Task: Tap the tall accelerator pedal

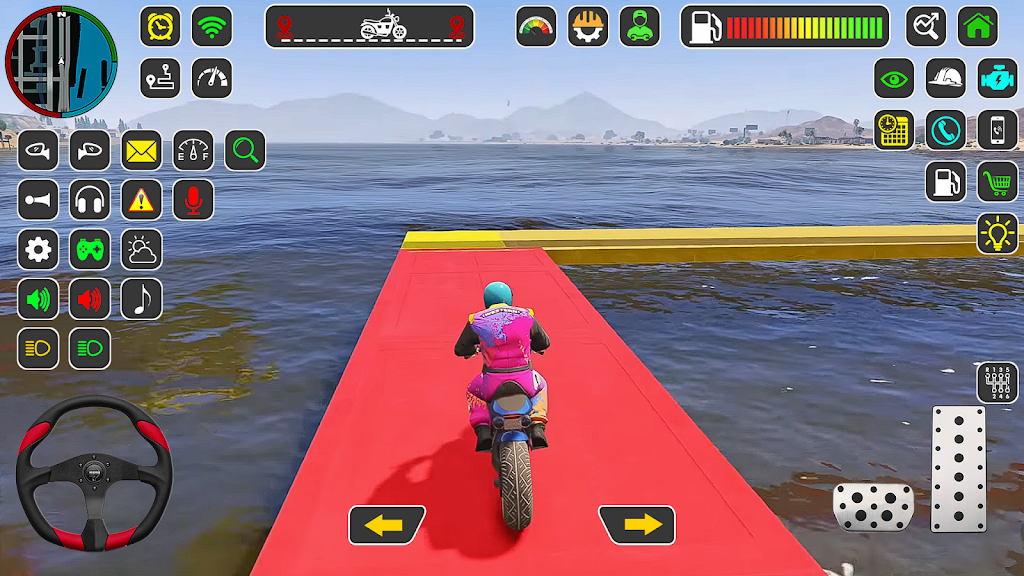Action: pos(958,468)
